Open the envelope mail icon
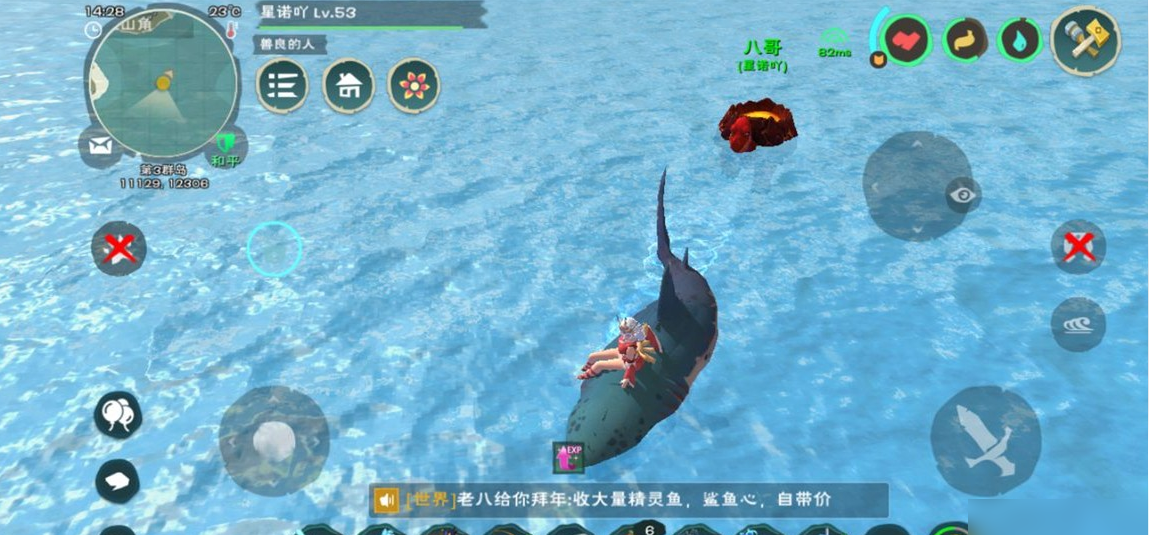1149x535 pixels. pos(99,146)
